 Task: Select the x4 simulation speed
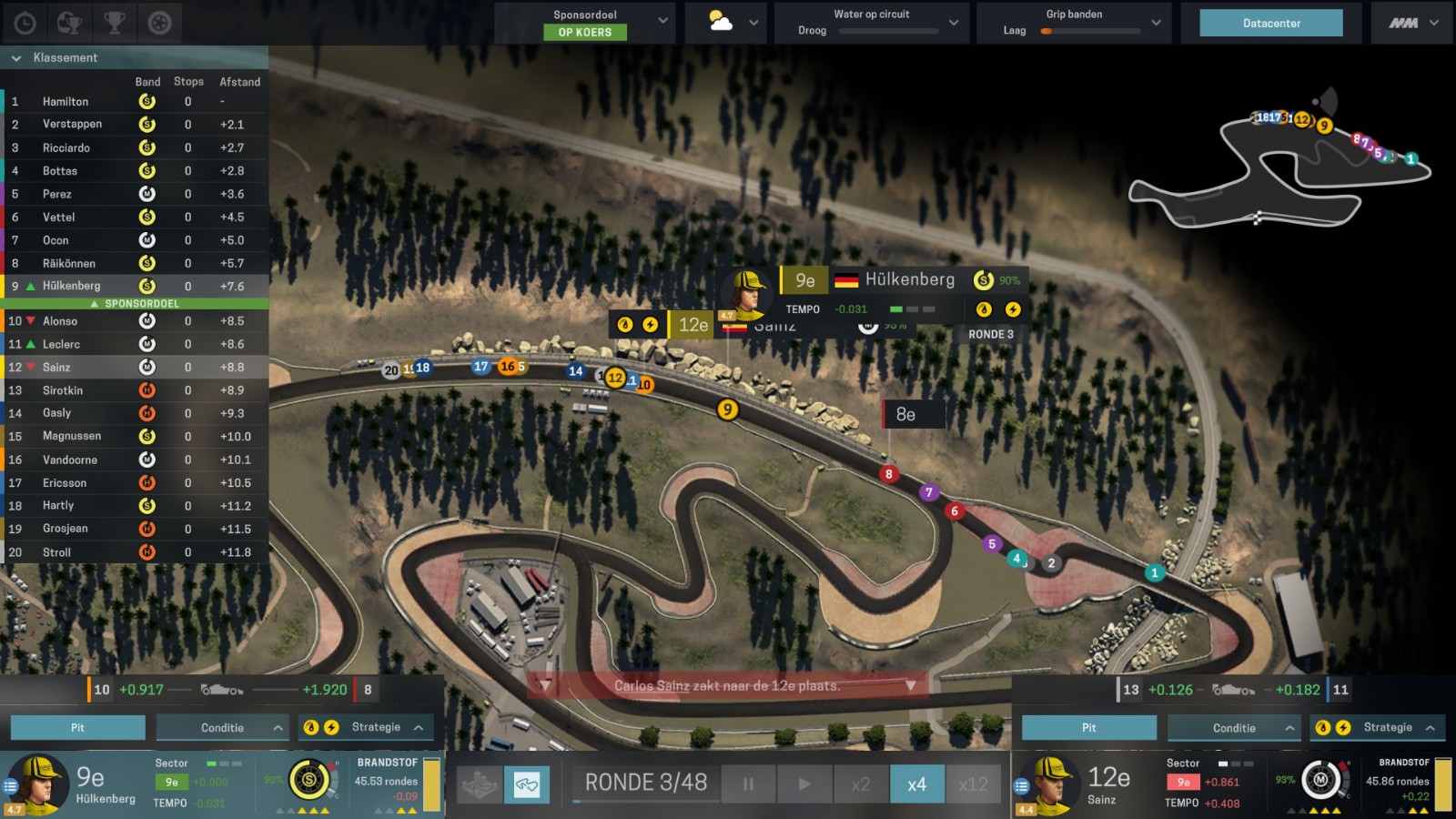point(916,784)
